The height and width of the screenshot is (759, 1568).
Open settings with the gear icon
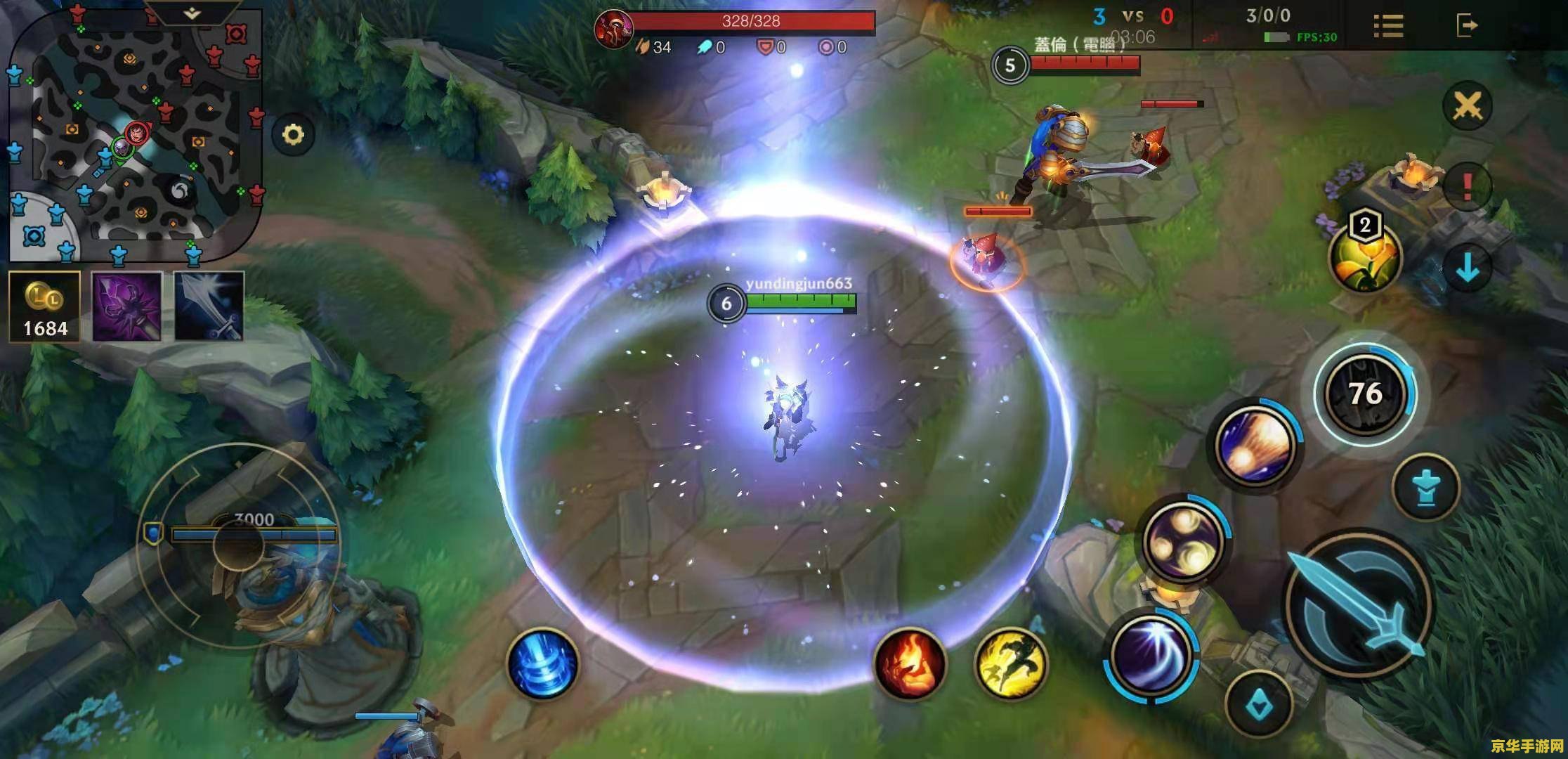point(293,134)
